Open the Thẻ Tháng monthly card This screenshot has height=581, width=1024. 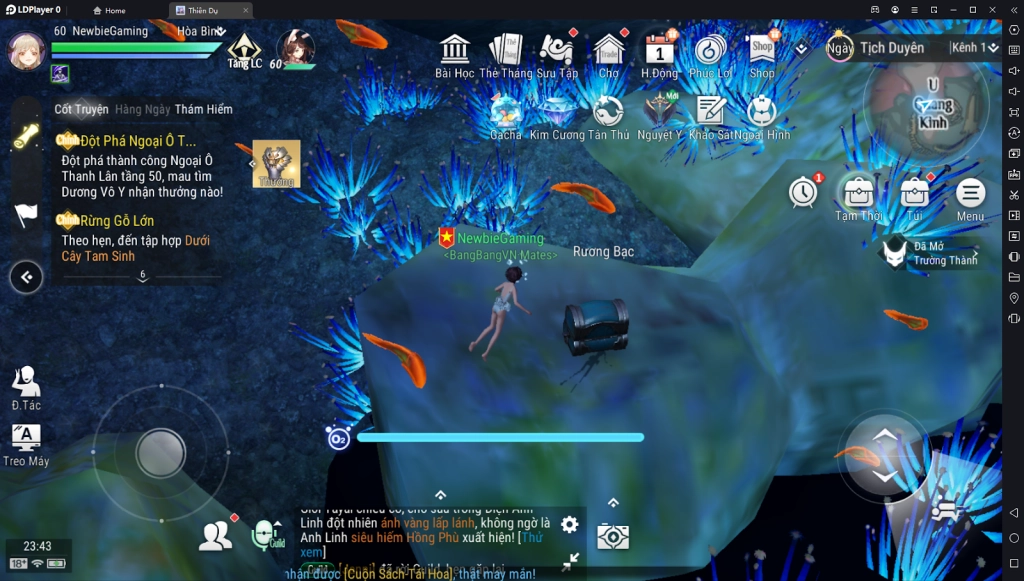(506, 51)
